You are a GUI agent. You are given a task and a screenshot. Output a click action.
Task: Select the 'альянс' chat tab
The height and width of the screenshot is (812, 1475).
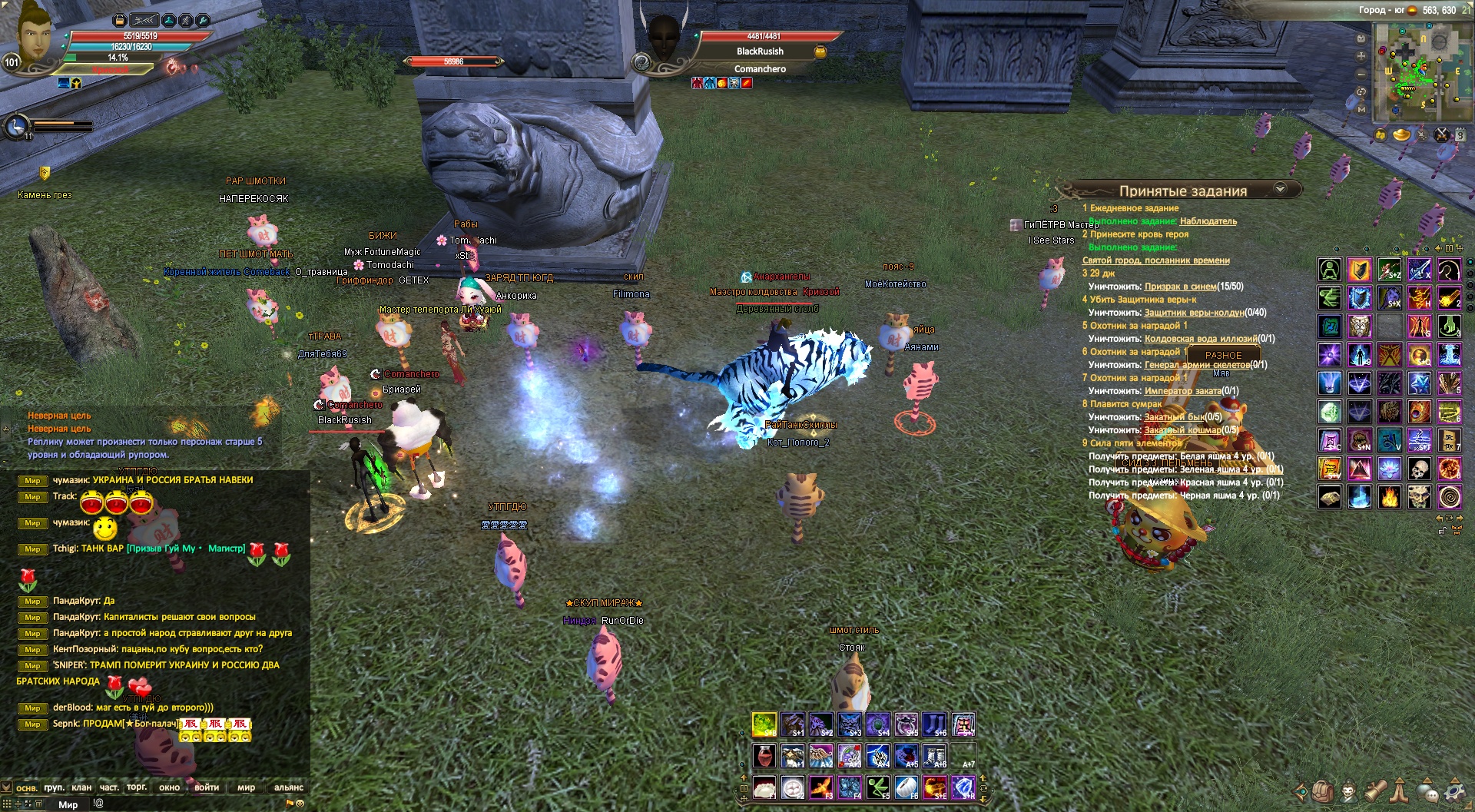coord(288,787)
